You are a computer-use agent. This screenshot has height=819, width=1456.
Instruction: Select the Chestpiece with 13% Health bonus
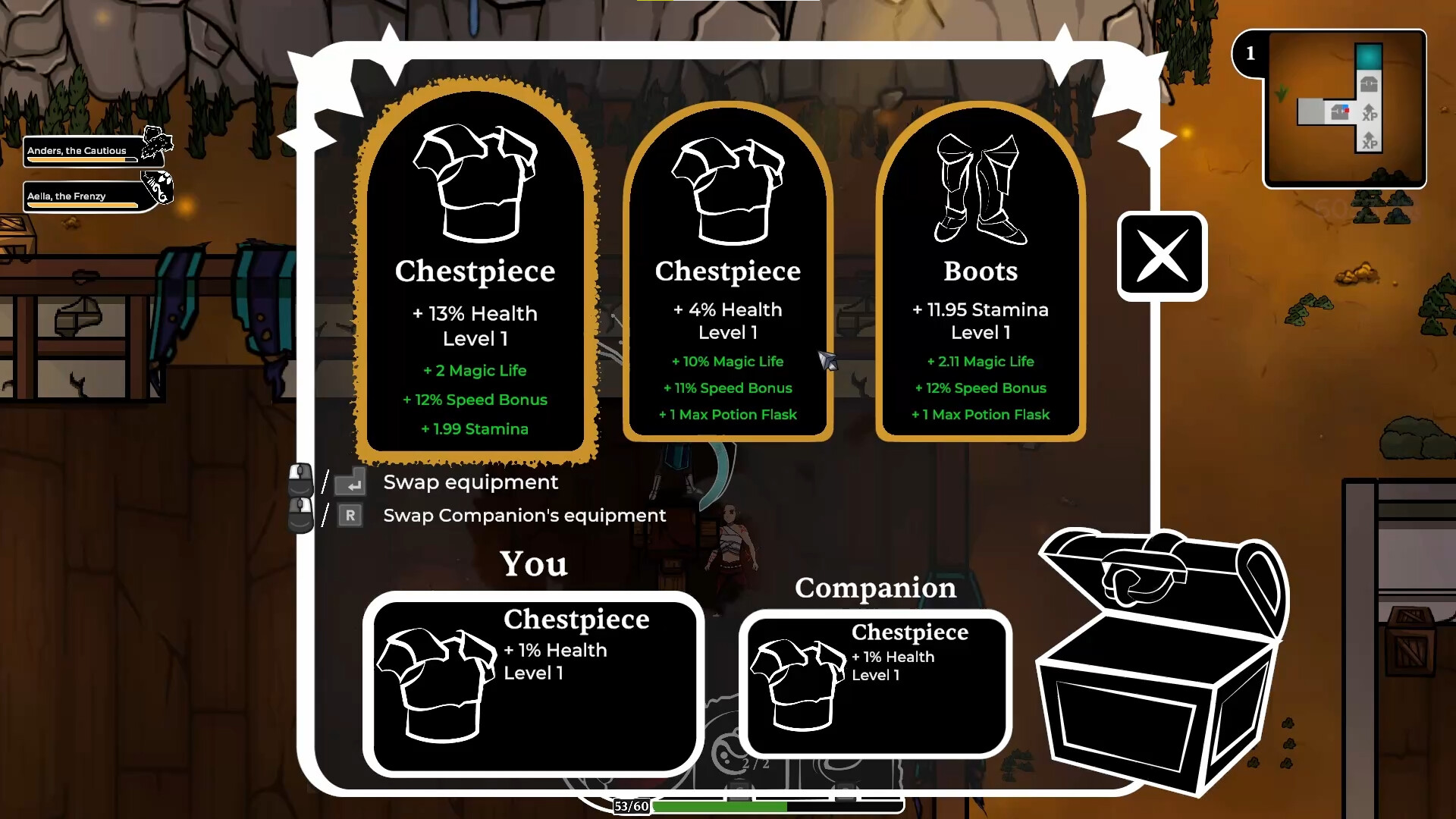[x=475, y=273]
